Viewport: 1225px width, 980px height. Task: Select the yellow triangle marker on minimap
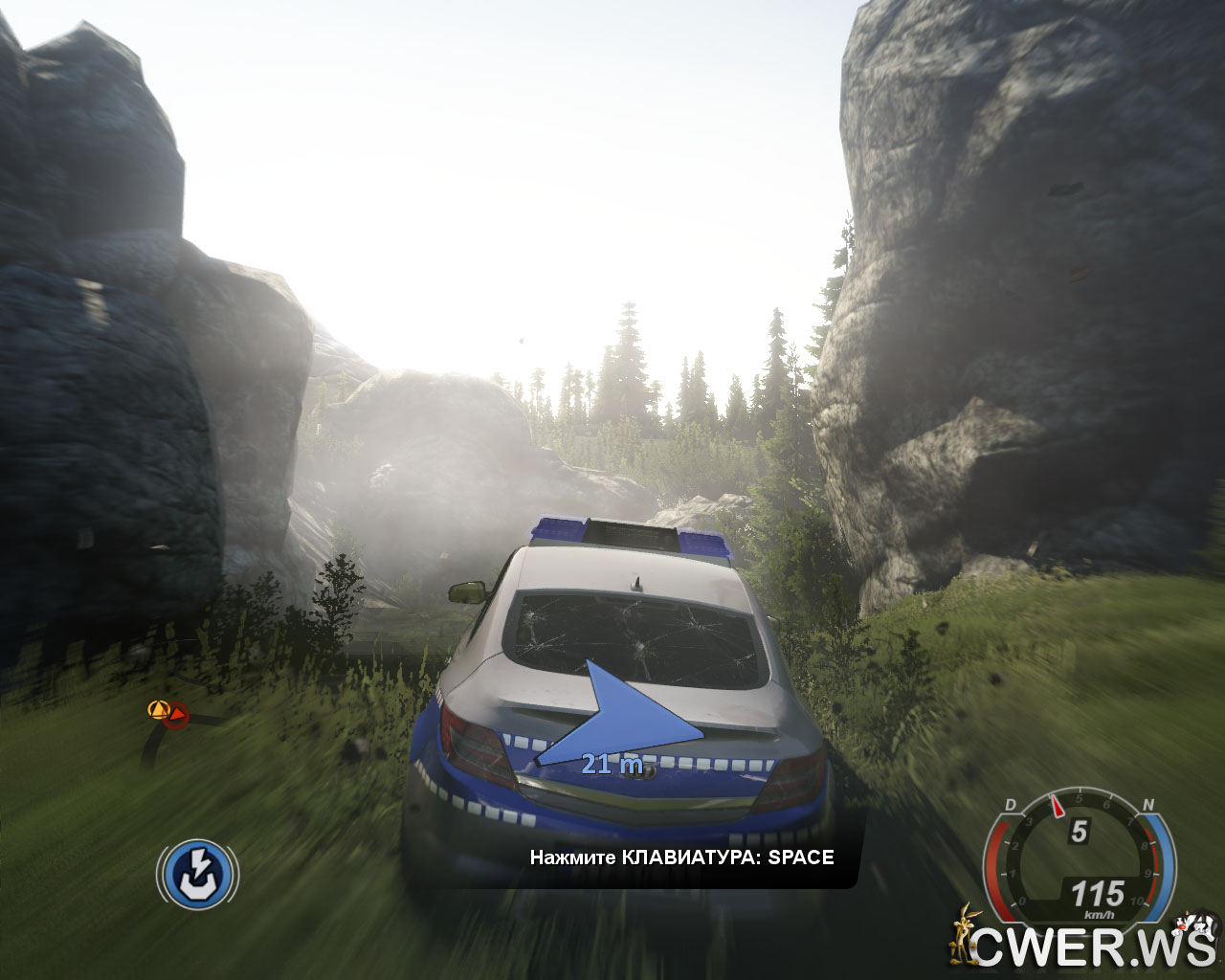(158, 709)
